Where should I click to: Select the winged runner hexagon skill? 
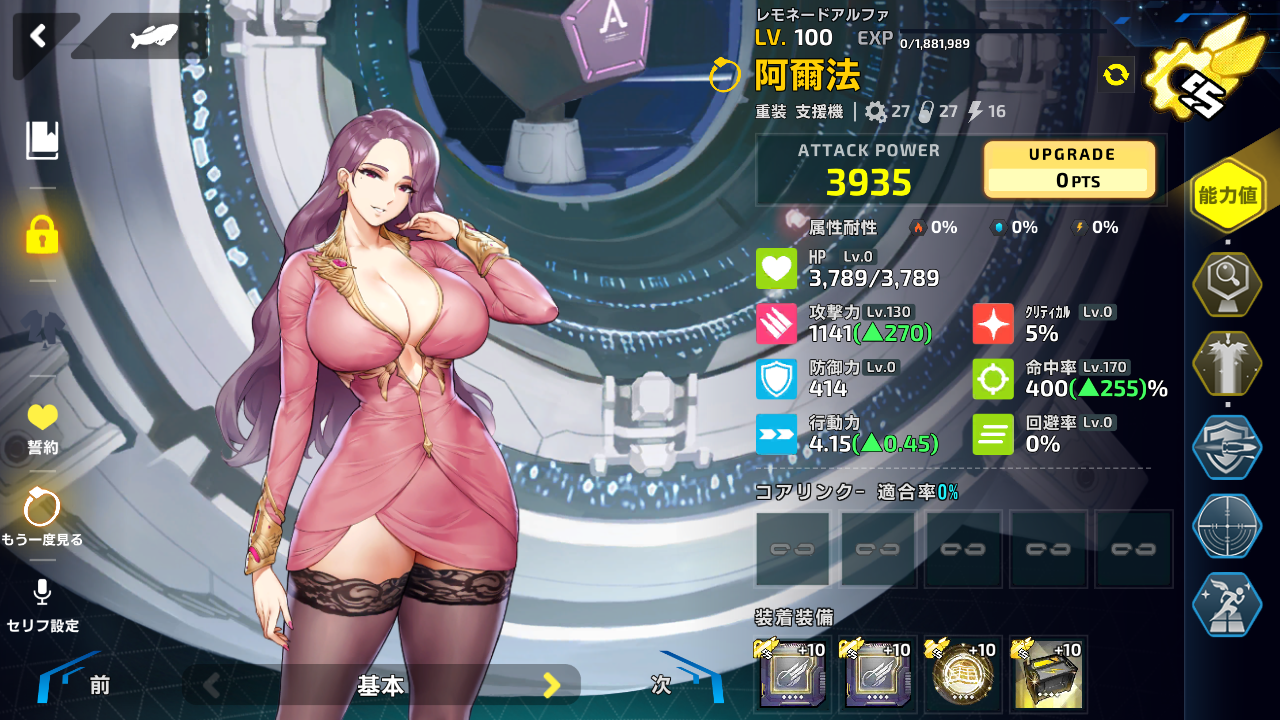1227,605
